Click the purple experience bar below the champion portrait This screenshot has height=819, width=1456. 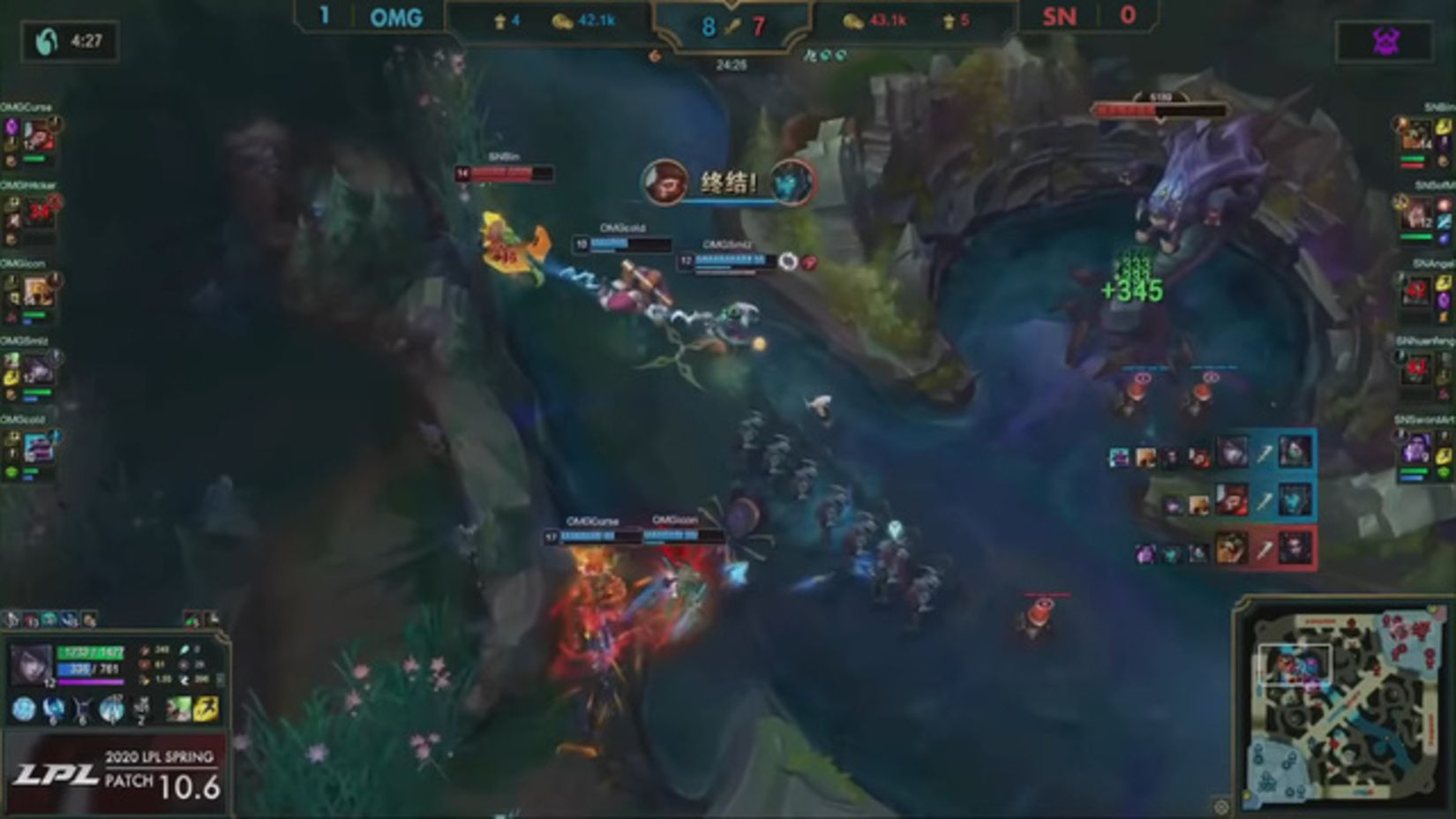(x=91, y=681)
